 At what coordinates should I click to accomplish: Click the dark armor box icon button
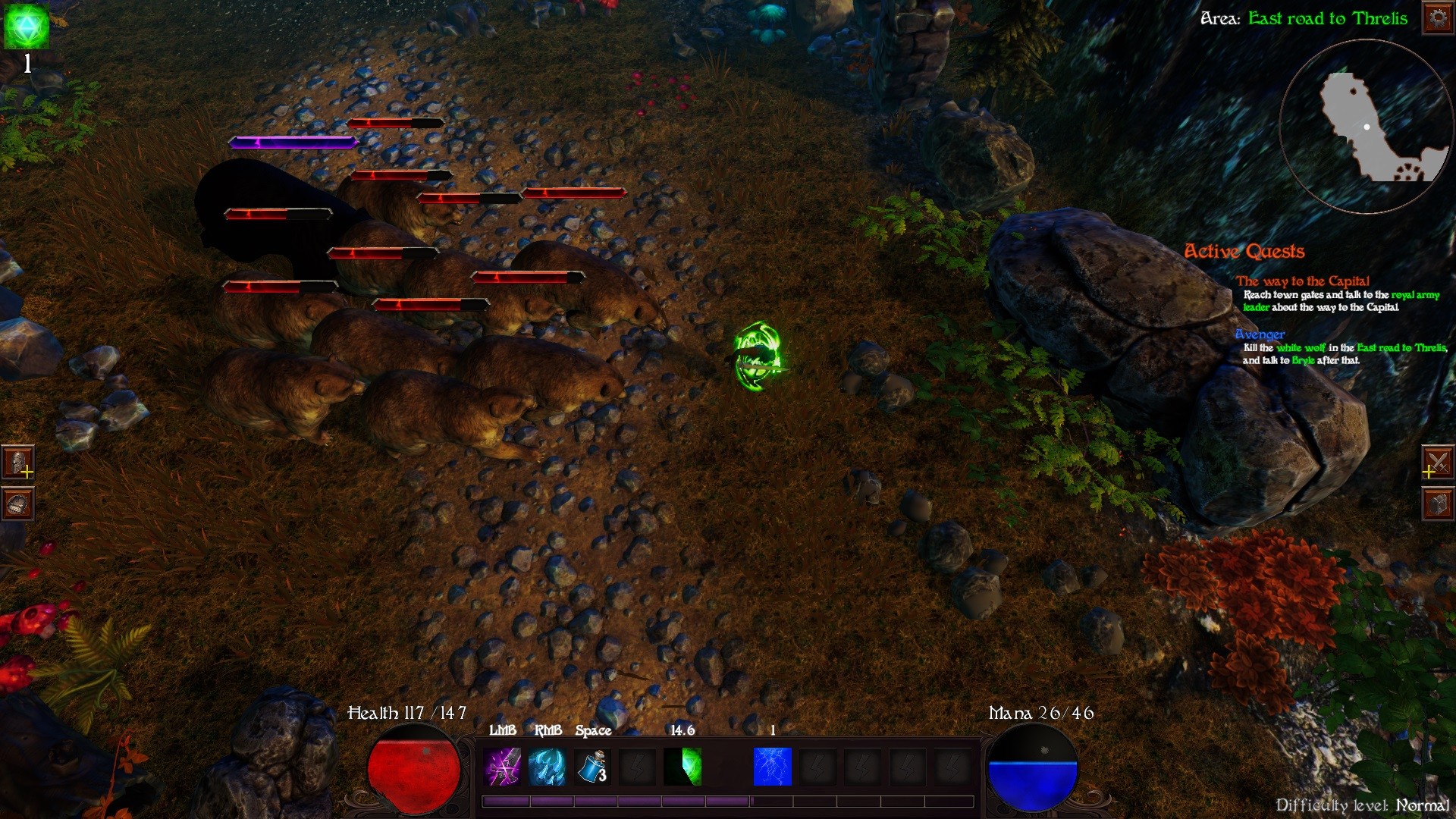[1437, 504]
